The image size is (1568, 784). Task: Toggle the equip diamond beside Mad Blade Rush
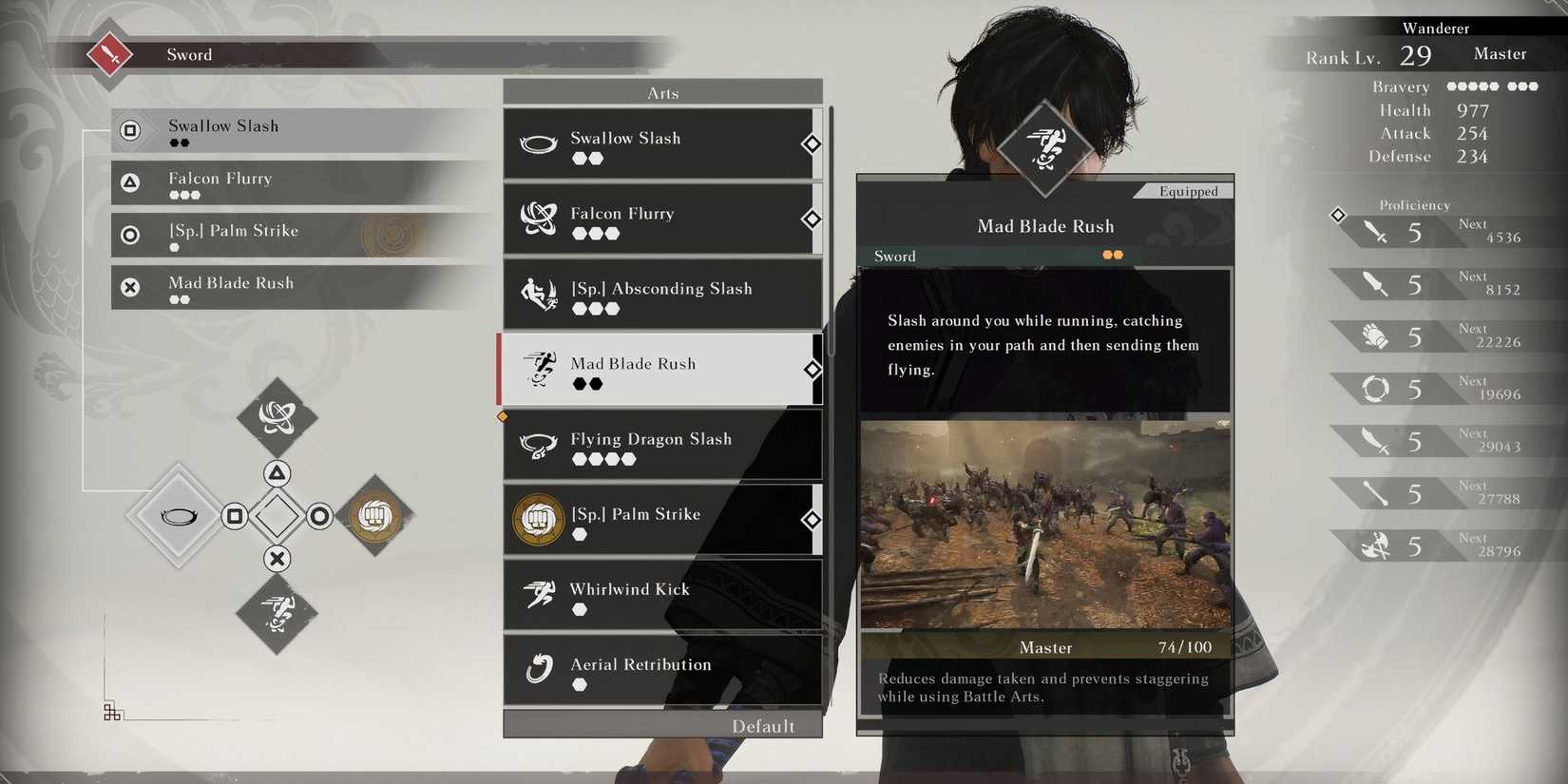pos(812,370)
